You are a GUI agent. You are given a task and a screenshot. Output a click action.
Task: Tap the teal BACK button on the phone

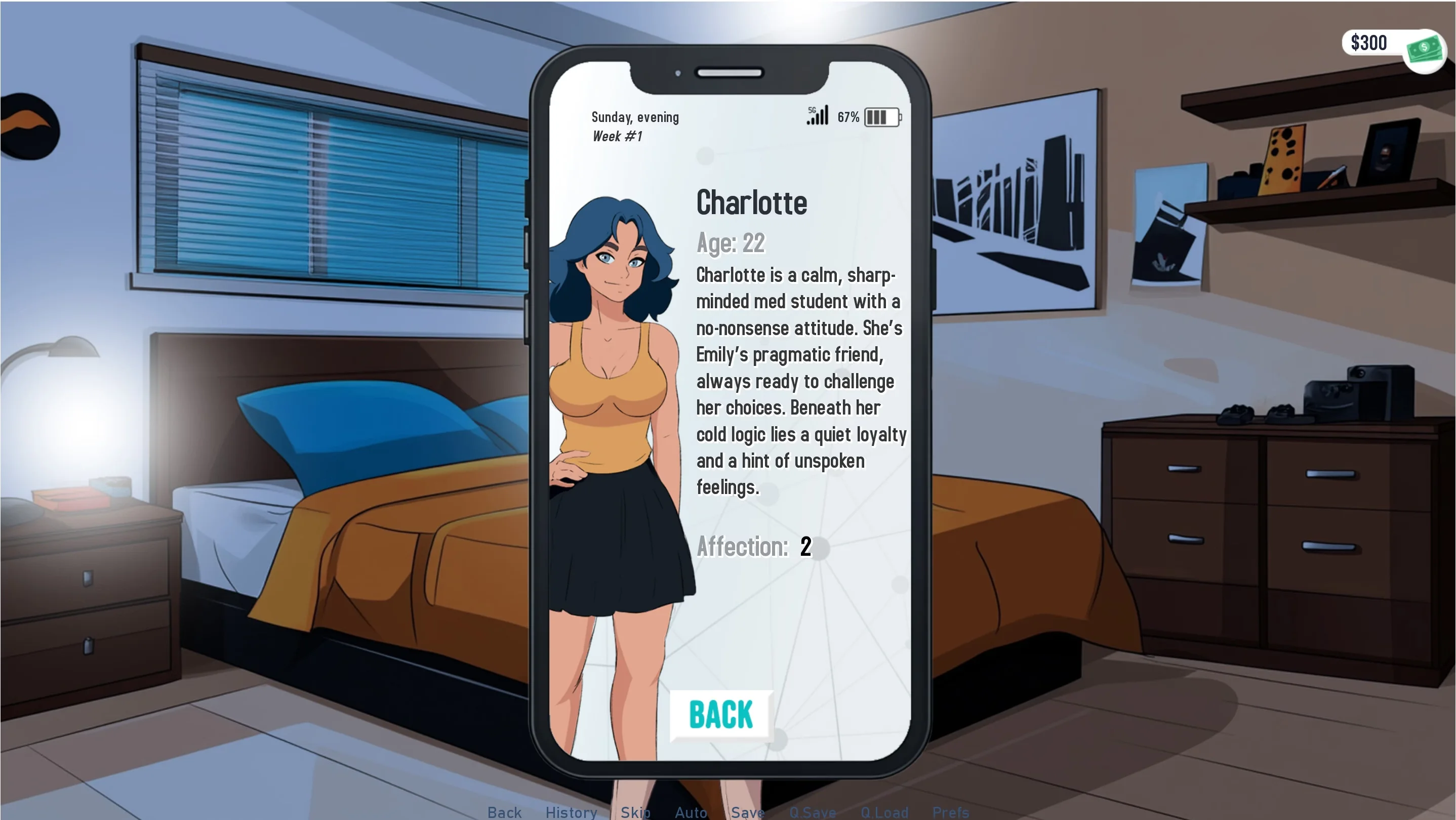tap(720, 714)
